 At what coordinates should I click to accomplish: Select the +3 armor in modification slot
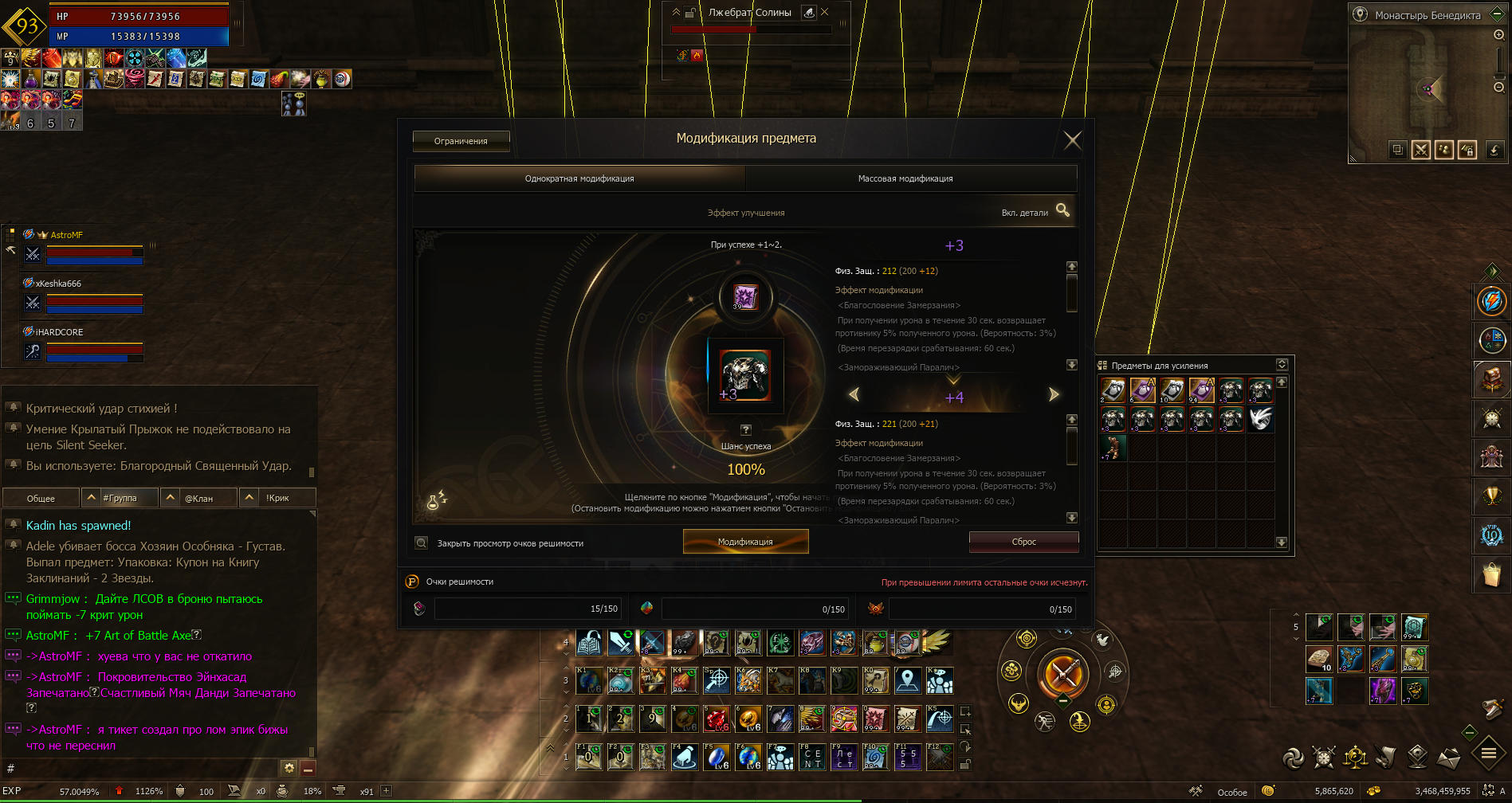(x=745, y=374)
